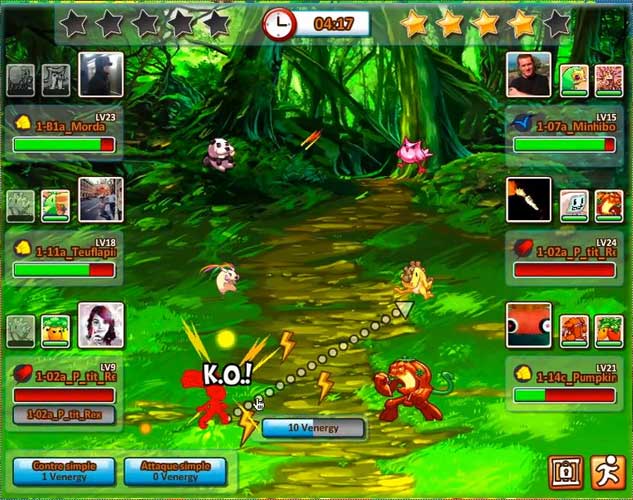Use the Contre simple action
Image resolution: width=633 pixels, height=500 pixels.
point(62,471)
